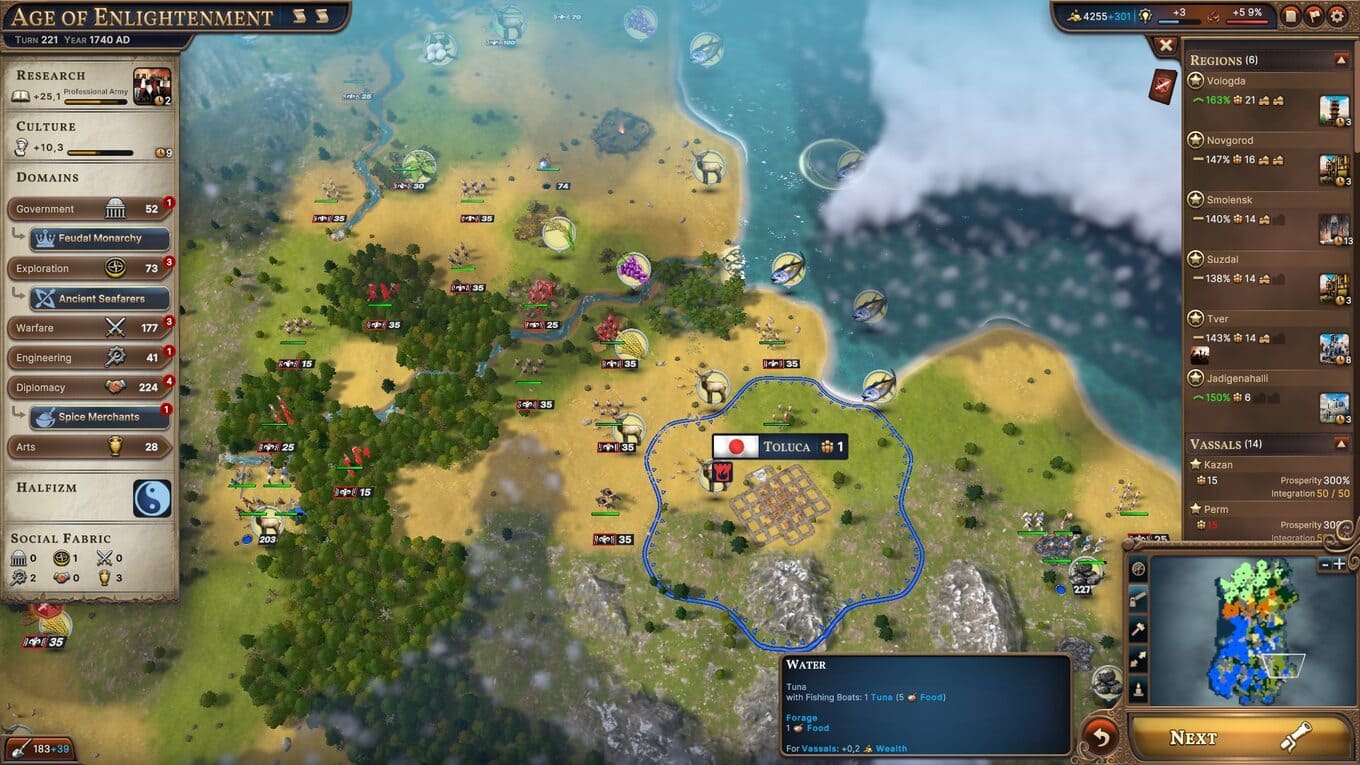End the turn with the Next button
Viewport: 1360px width, 765px height.
1240,738
